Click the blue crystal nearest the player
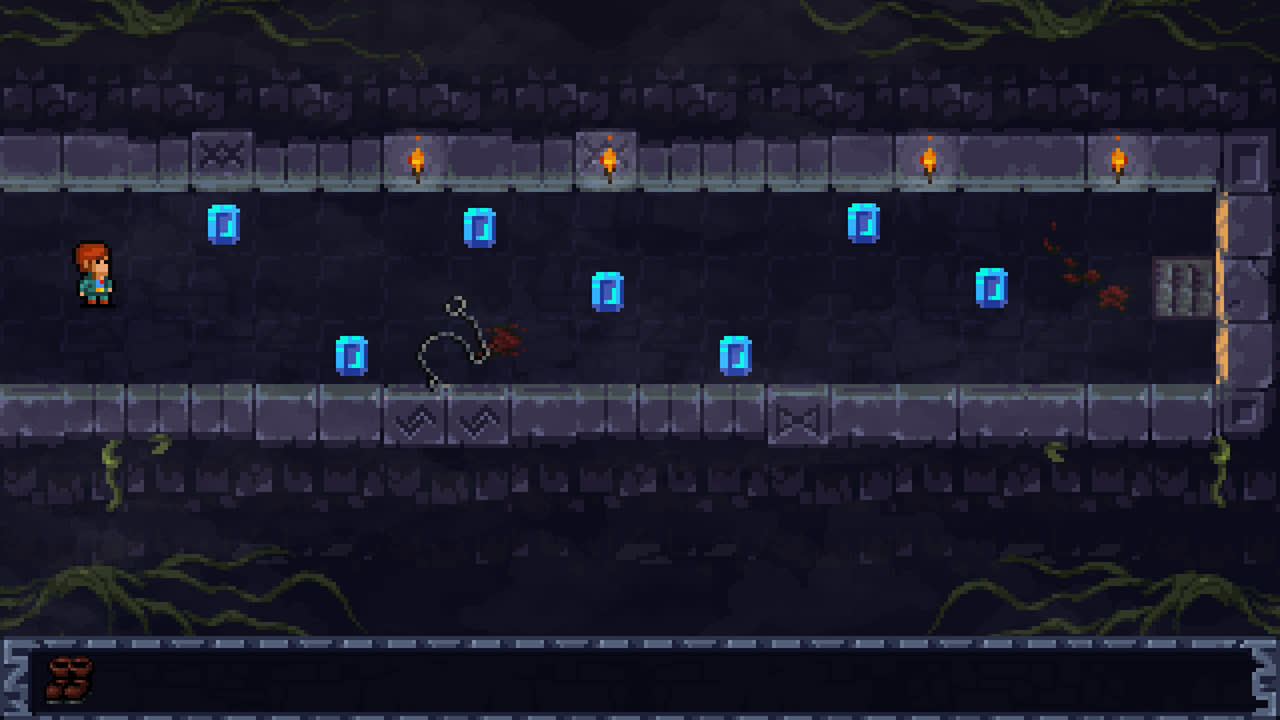Viewport: 1280px width, 720px height. [x=223, y=225]
